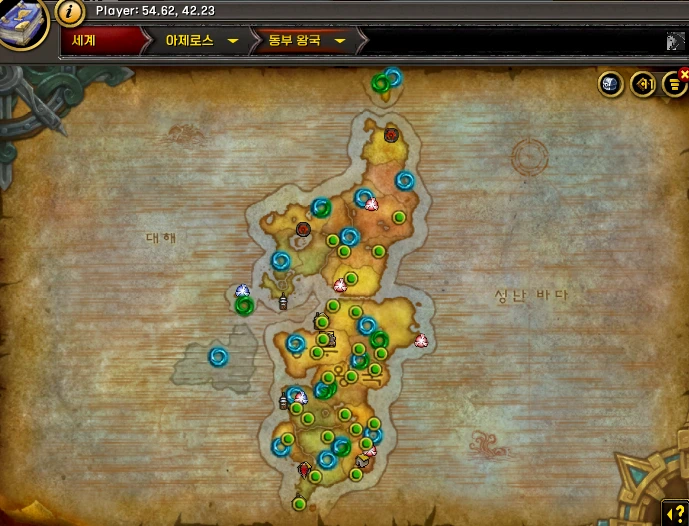689x526 pixels.
Task: Click the overlapping green and teal swirls at map top
Action: [x=386, y=80]
